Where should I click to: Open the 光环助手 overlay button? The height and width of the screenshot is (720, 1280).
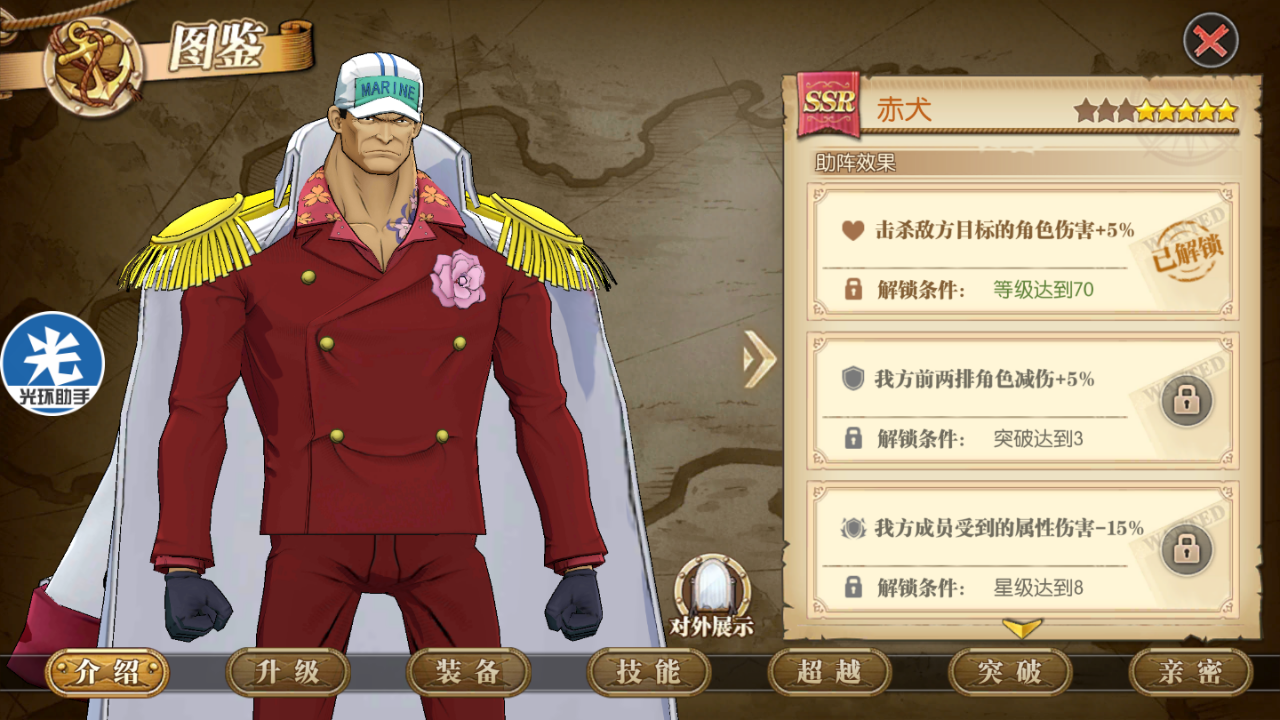(x=52, y=364)
